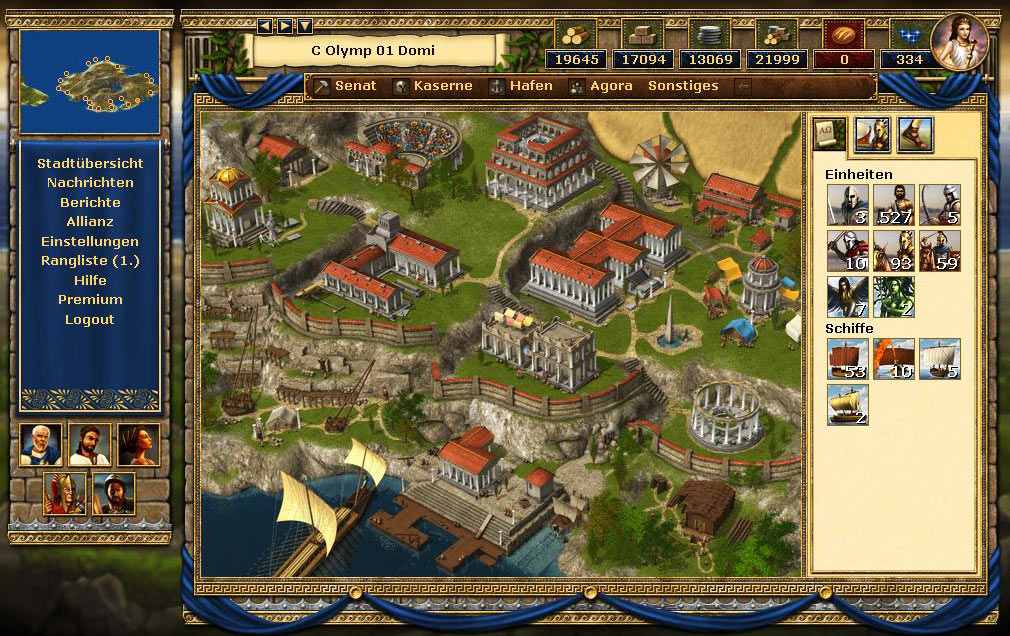Log out using the Logout link
Viewport: 1010px width, 636px height.
(x=90, y=319)
